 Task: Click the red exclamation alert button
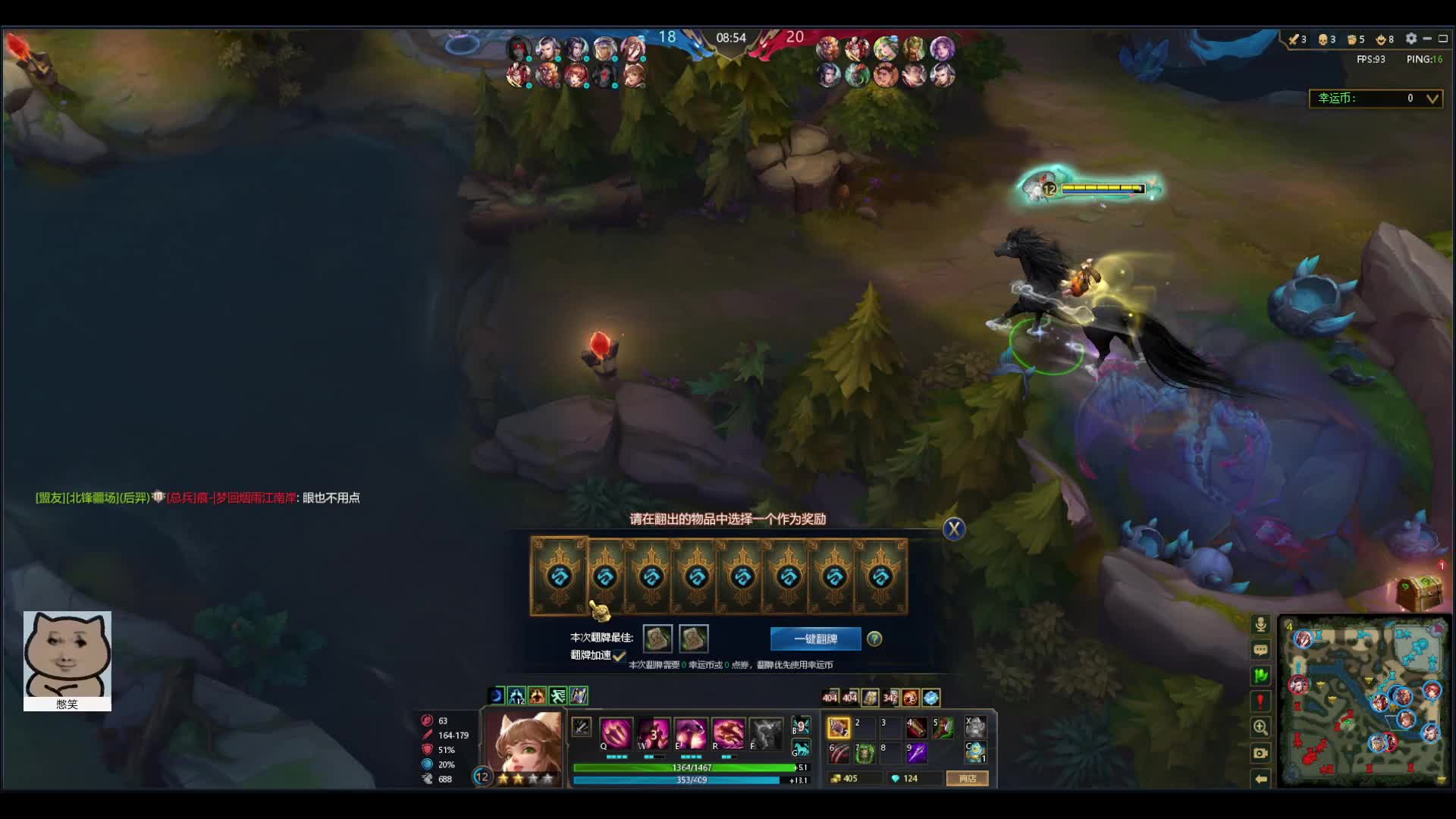coord(1260,701)
